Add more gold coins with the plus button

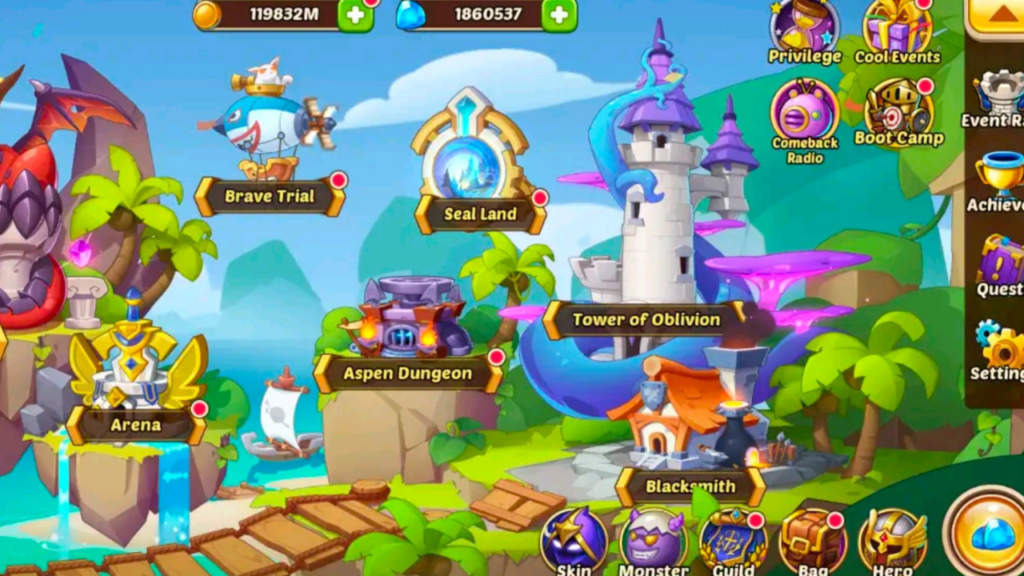[355, 14]
